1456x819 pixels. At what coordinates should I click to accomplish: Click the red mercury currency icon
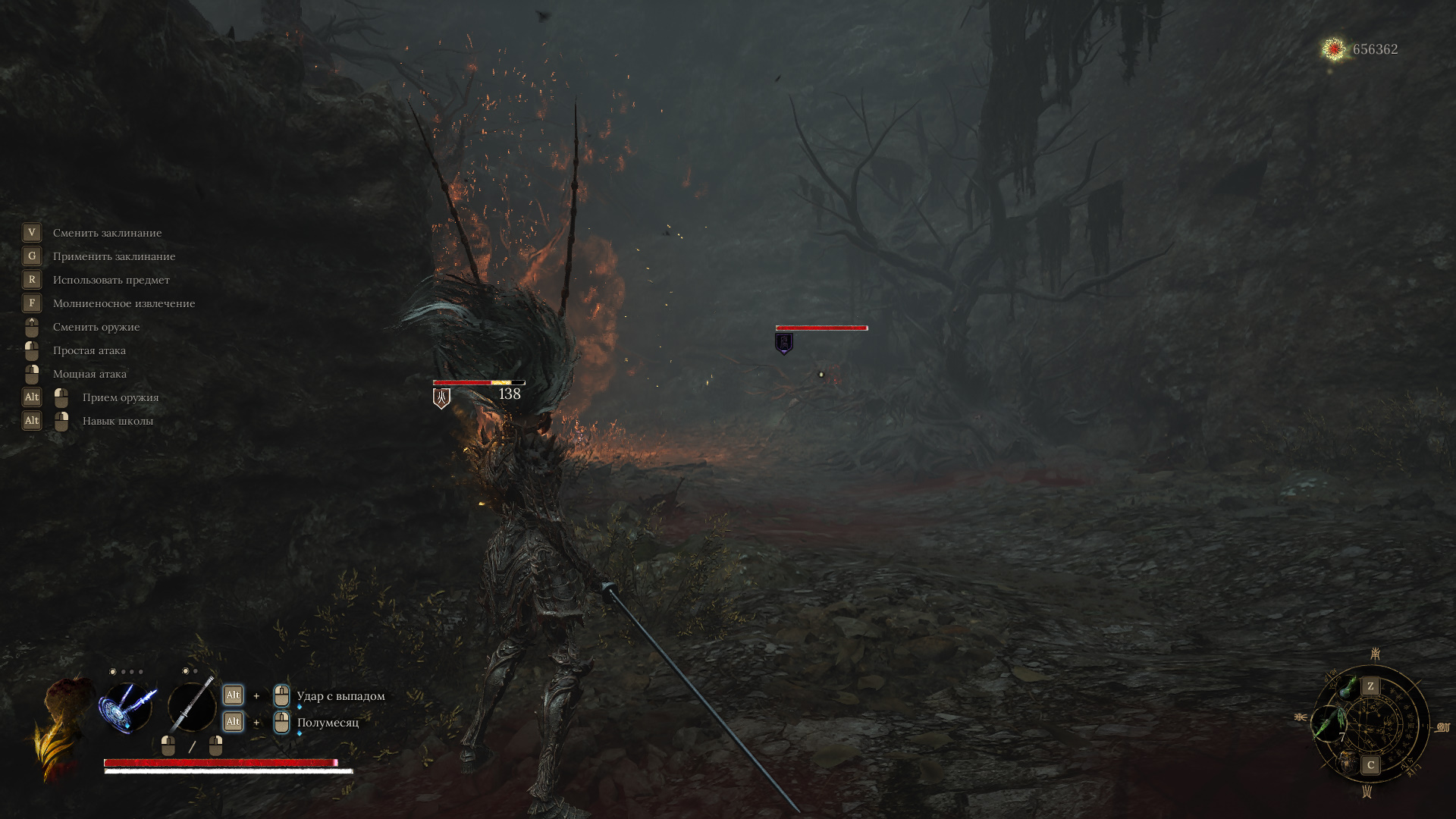click(1333, 49)
